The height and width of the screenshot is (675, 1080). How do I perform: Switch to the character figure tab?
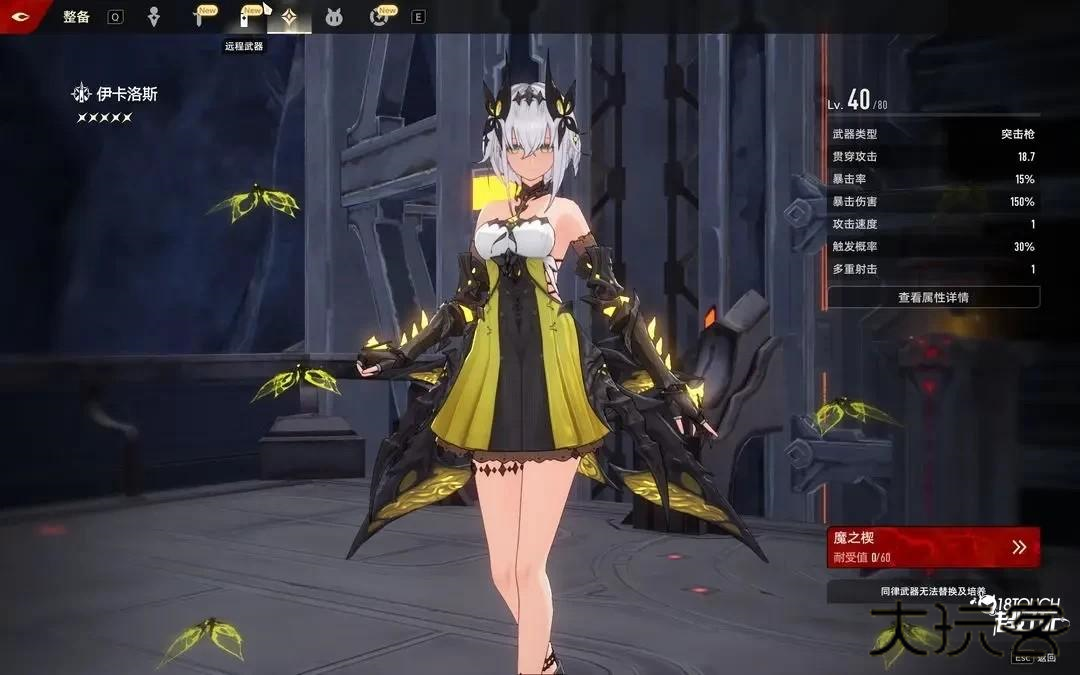[x=153, y=17]
